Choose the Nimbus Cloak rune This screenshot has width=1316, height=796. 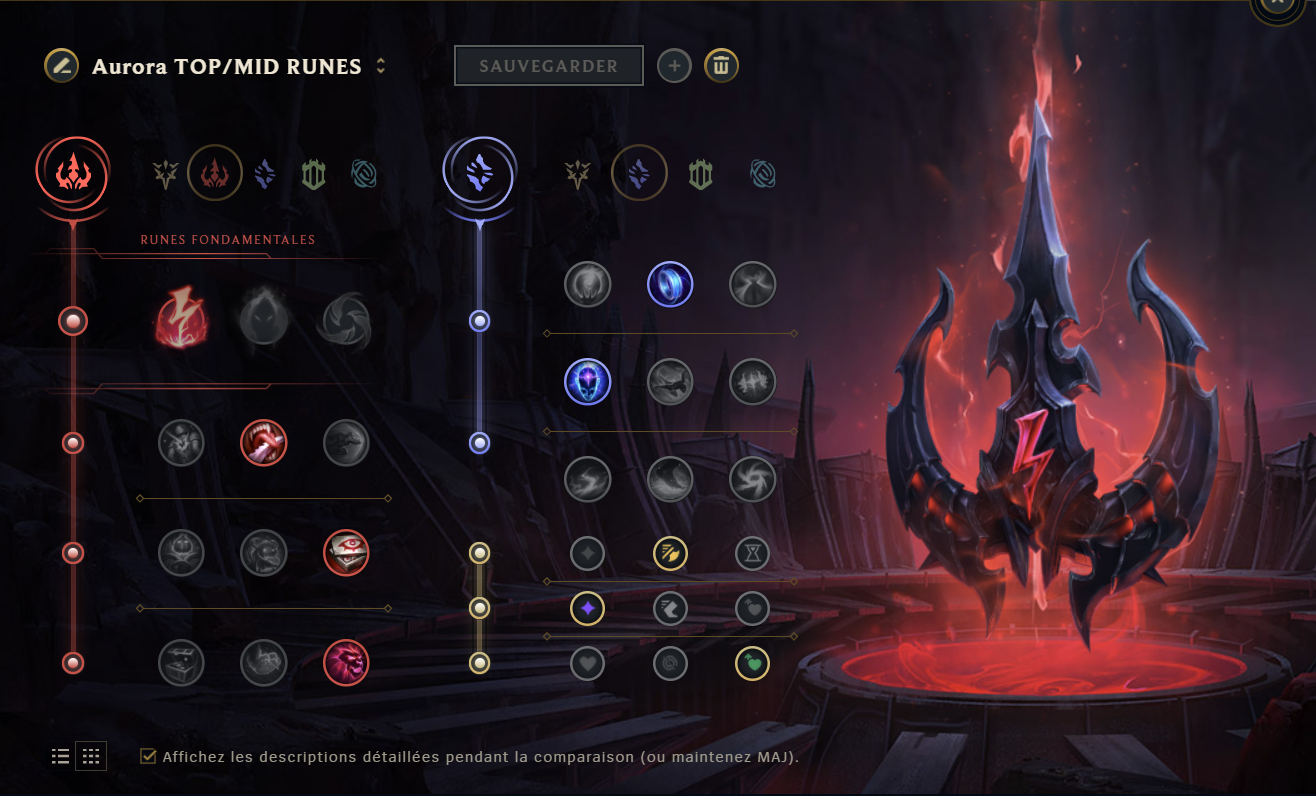click(752, 284)
